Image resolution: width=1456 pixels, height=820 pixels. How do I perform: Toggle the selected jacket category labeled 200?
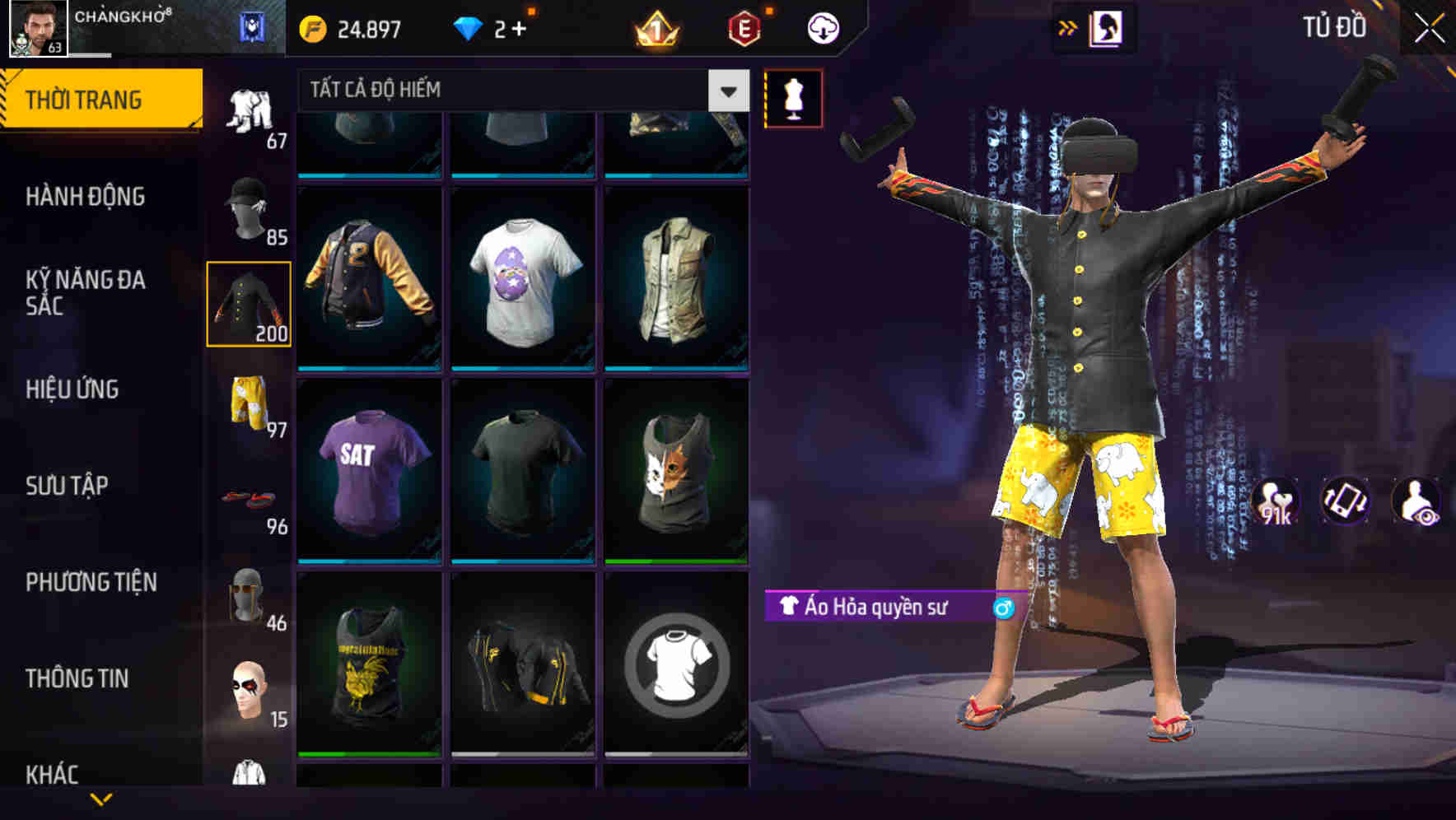tap(250, 305)
